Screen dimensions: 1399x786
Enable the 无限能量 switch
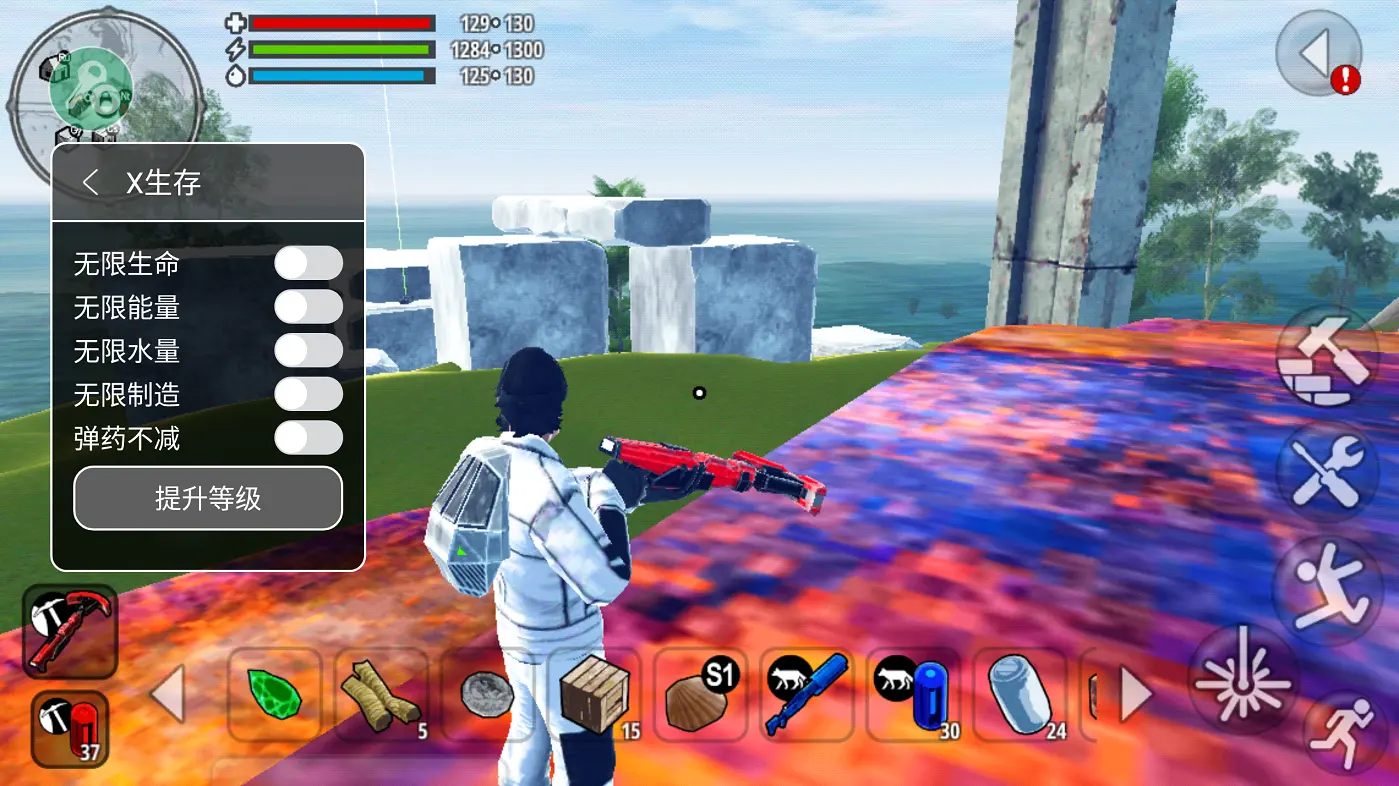tap(308, 307)
